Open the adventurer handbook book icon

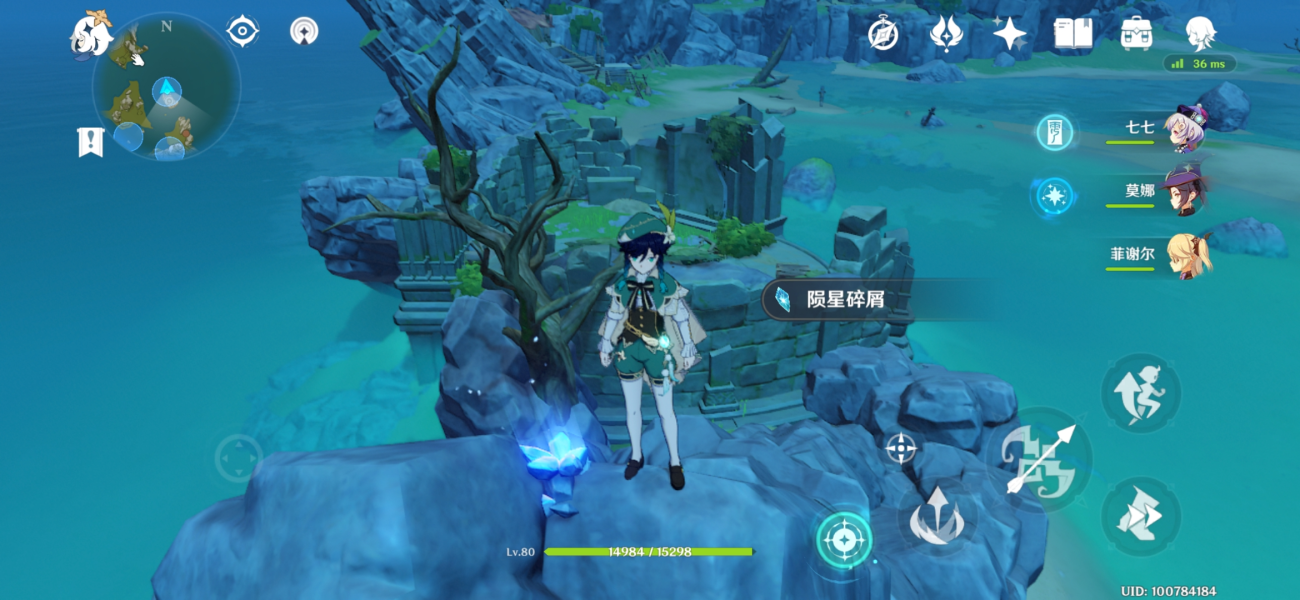click(1072, 34)
